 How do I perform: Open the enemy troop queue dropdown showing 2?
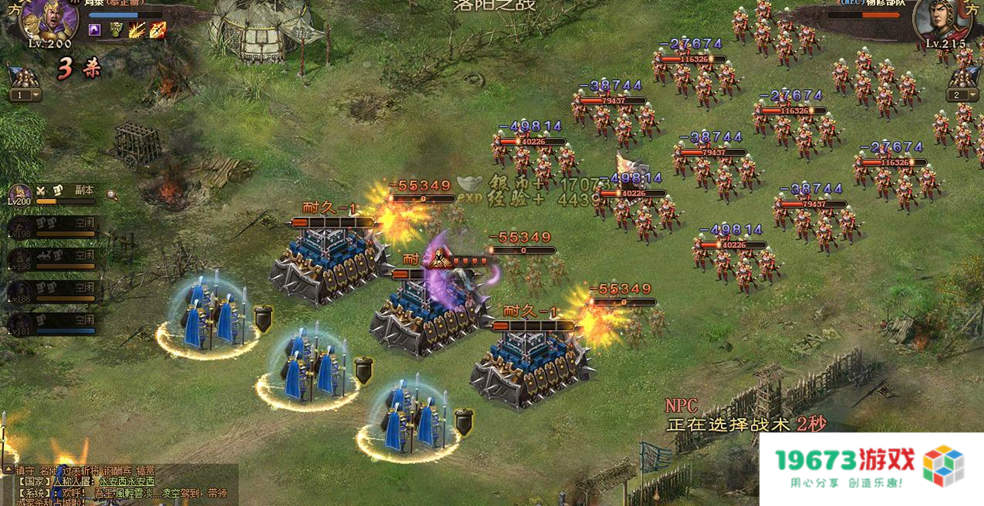point(962,95)
